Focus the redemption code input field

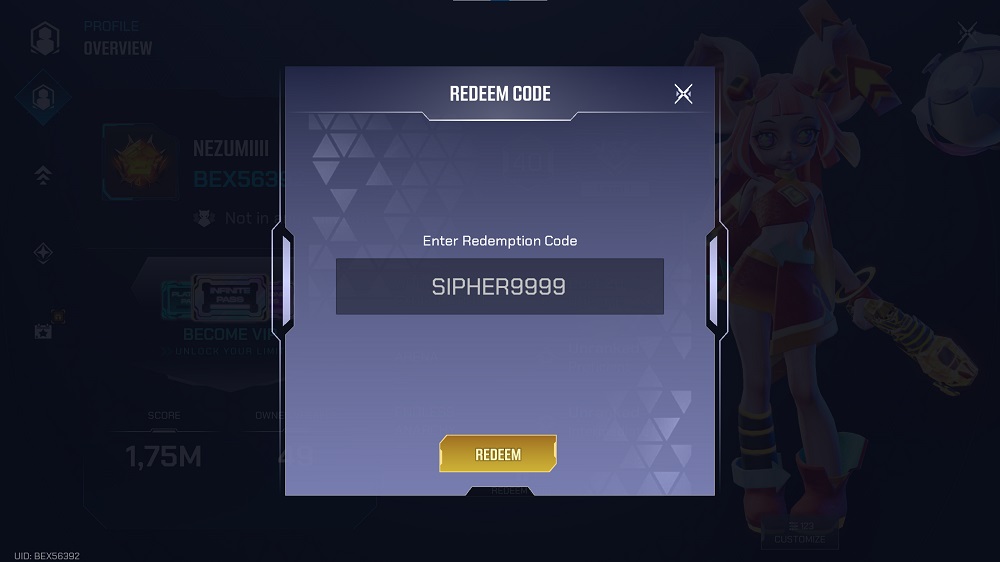coord(499,287)
